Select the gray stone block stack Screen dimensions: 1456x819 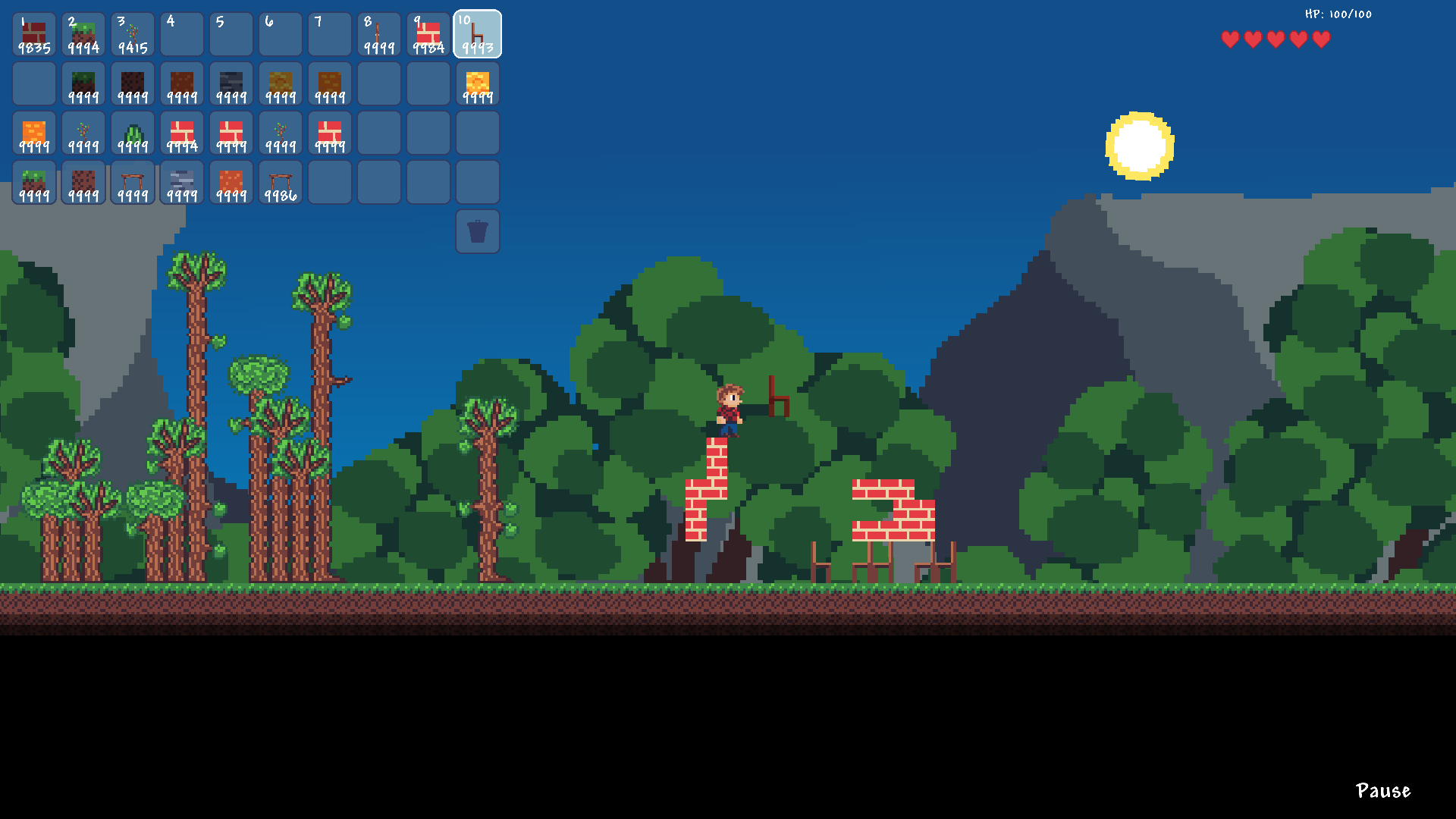pyautogui.click(x=182, y=183)
